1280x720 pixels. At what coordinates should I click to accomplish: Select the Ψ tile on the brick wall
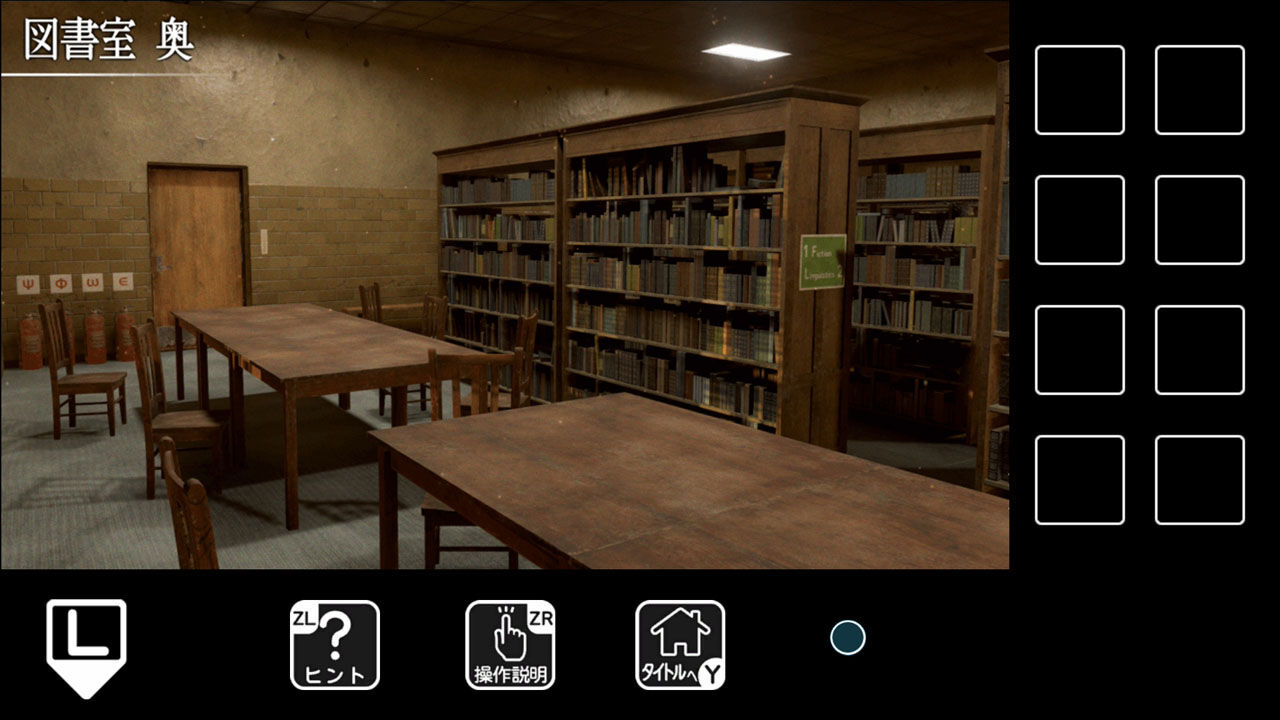pyautogui.click(x=26, y=286)
